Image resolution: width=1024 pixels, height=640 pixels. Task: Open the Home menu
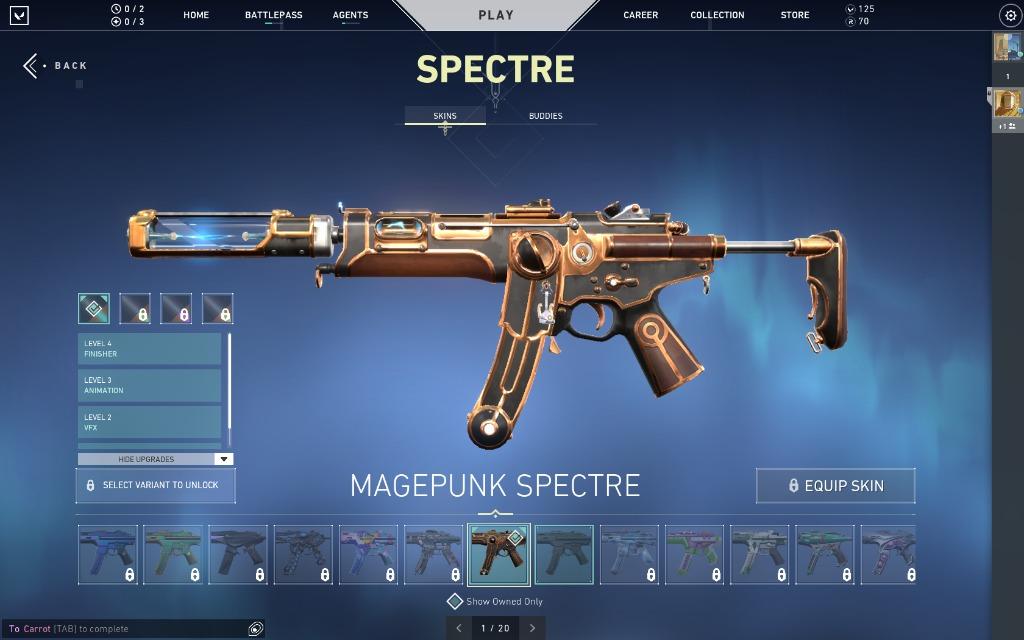pos(196,15)
